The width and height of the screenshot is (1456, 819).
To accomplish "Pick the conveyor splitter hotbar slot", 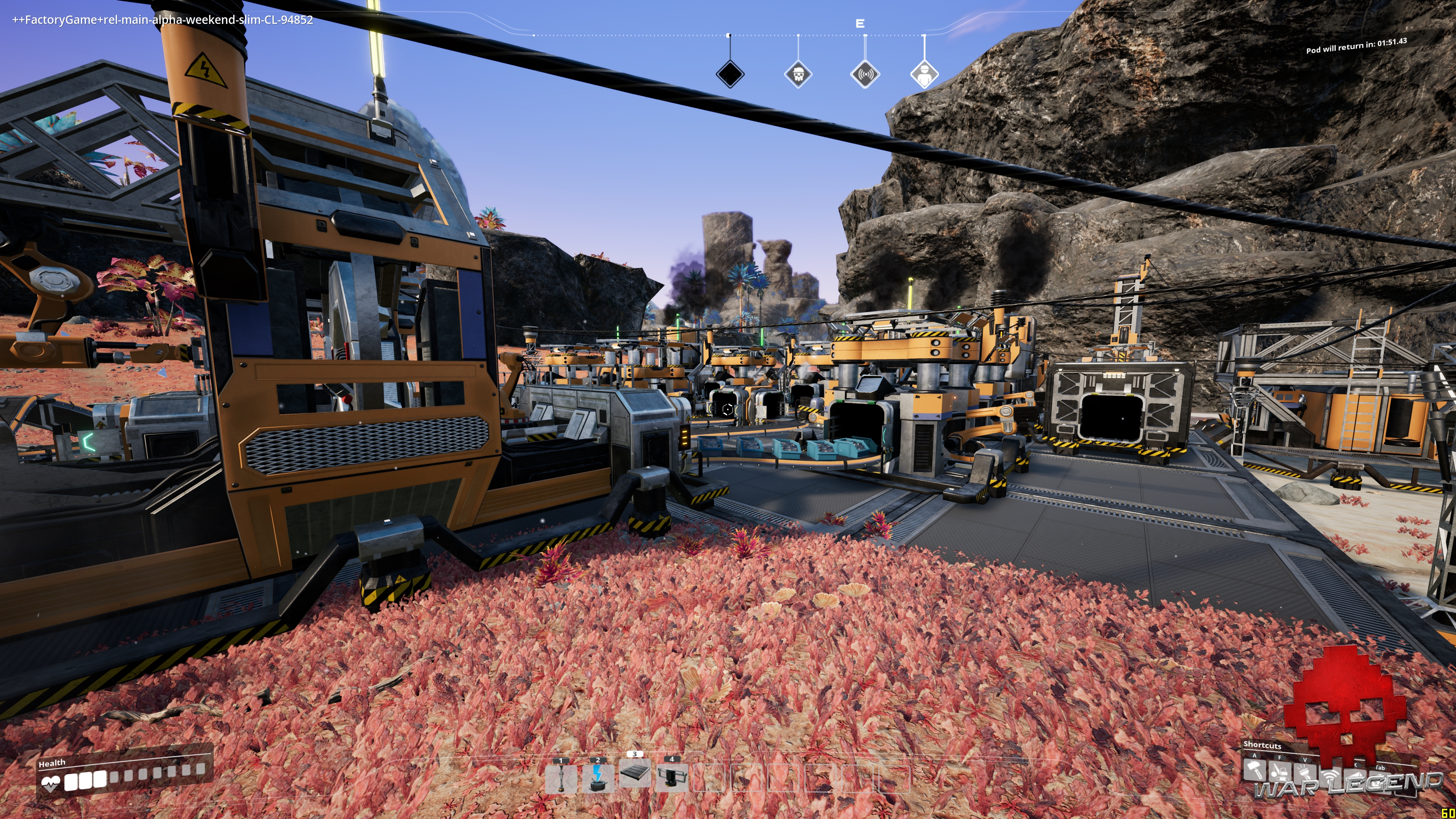I will coord(672,778).
